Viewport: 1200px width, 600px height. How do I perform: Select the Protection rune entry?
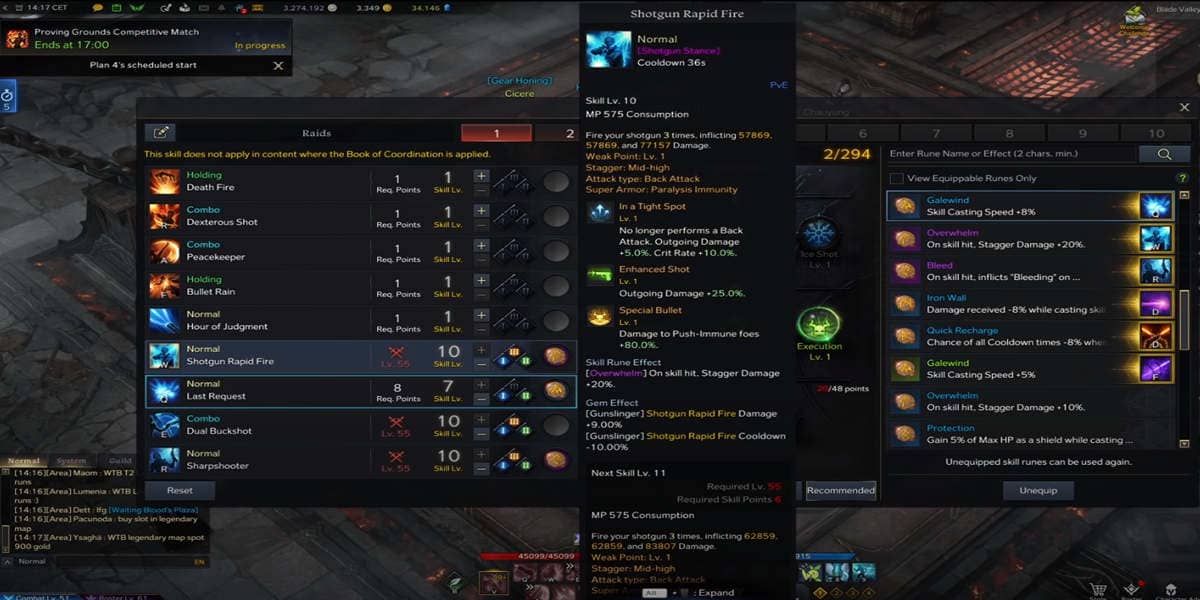pos(1010,434)
